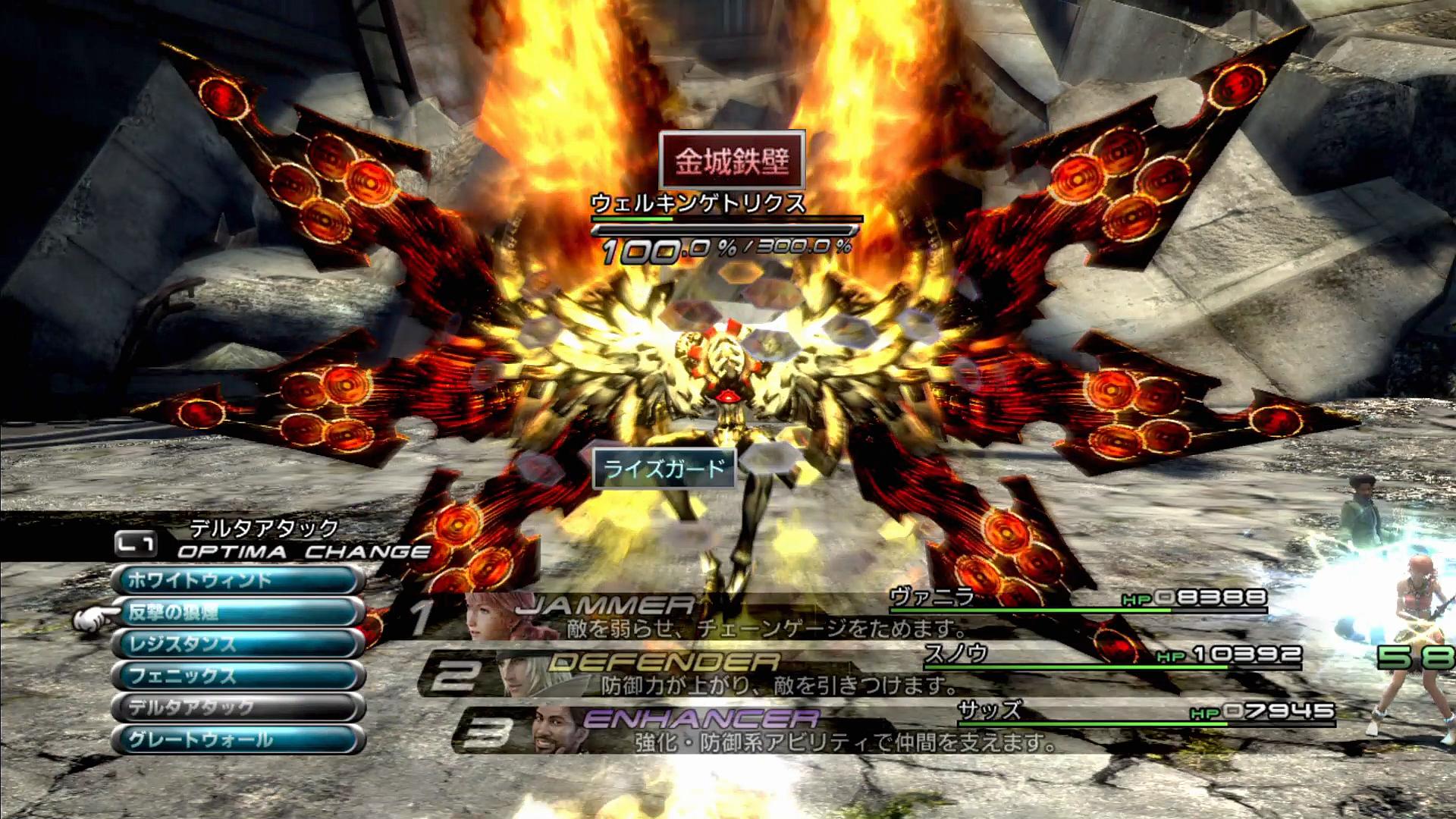
Task: Choose the 反撃の狼煙 optima entry
Action: click(237, 613)
